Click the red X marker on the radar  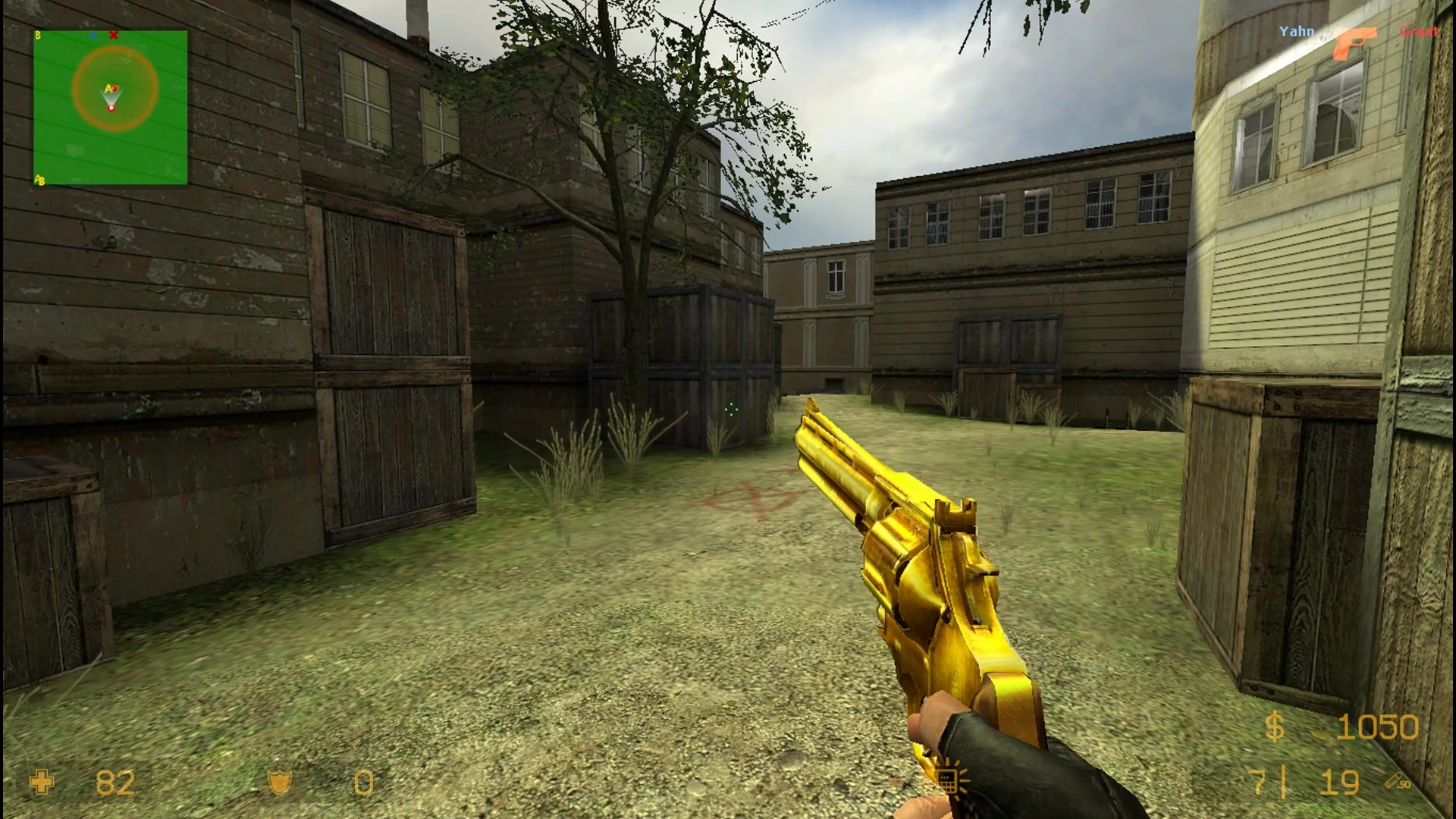(114, 36)
